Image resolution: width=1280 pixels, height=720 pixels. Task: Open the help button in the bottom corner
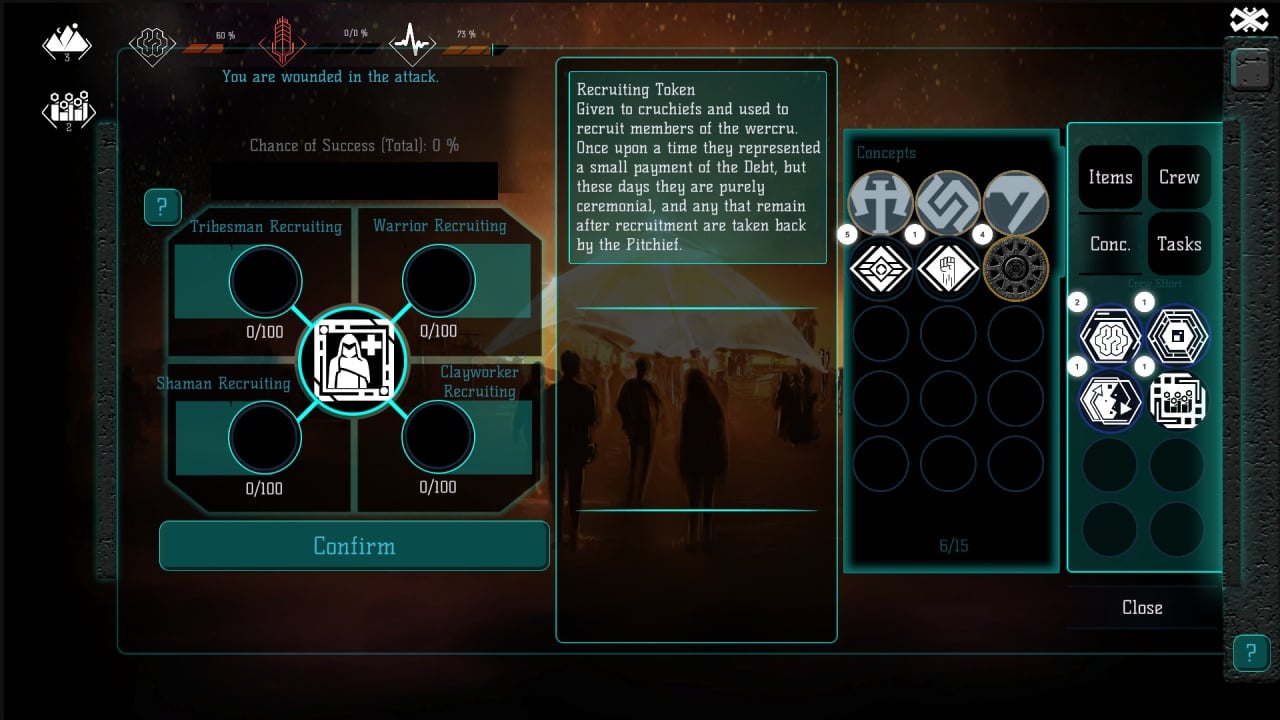point(1250,653)
